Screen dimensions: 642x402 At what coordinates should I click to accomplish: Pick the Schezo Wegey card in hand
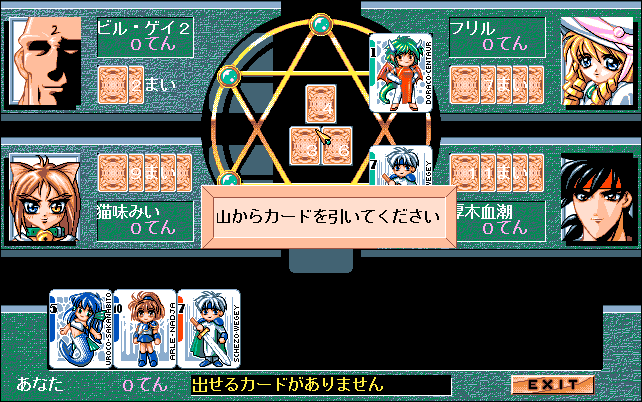pos(209,327)
